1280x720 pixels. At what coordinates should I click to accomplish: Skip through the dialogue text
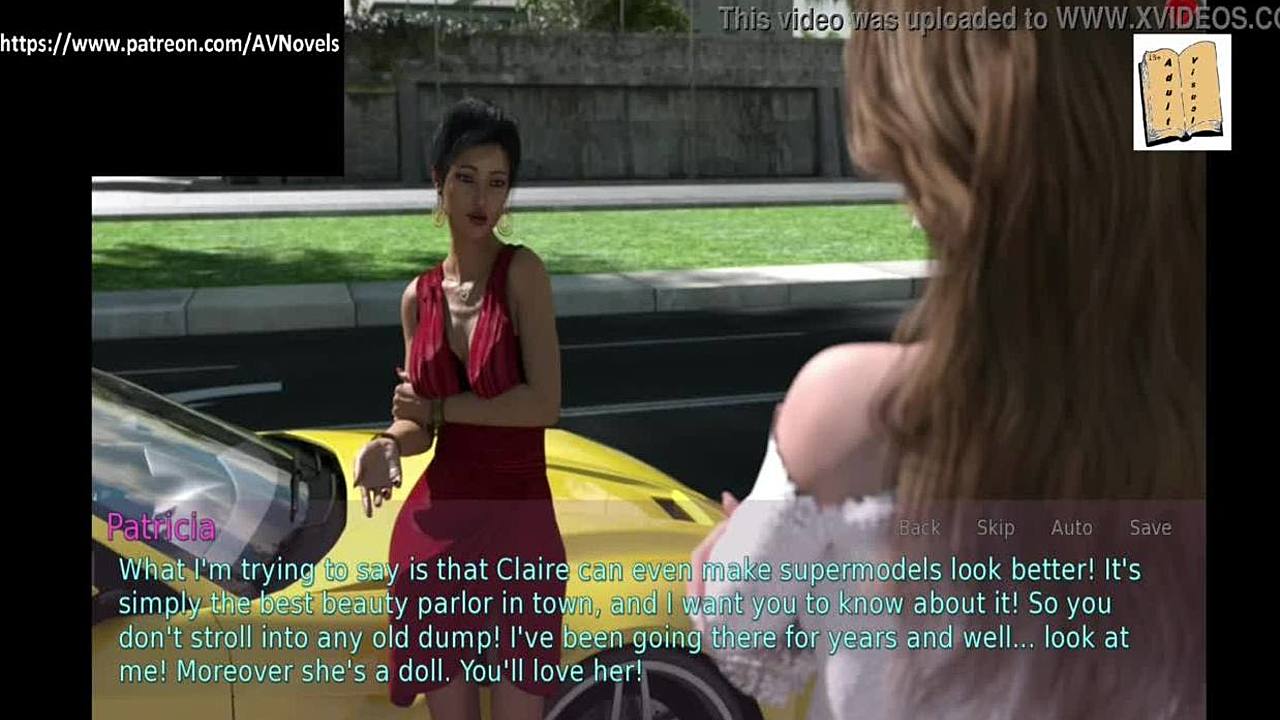tap(995, 528)
